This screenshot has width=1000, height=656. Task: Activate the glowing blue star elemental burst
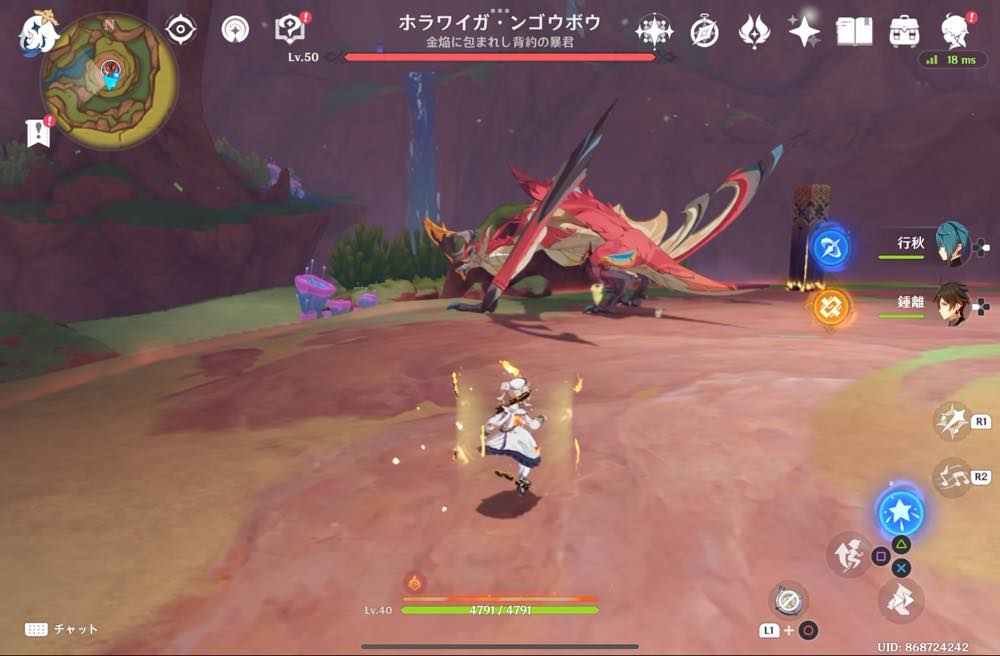click(x=901, y=513)
